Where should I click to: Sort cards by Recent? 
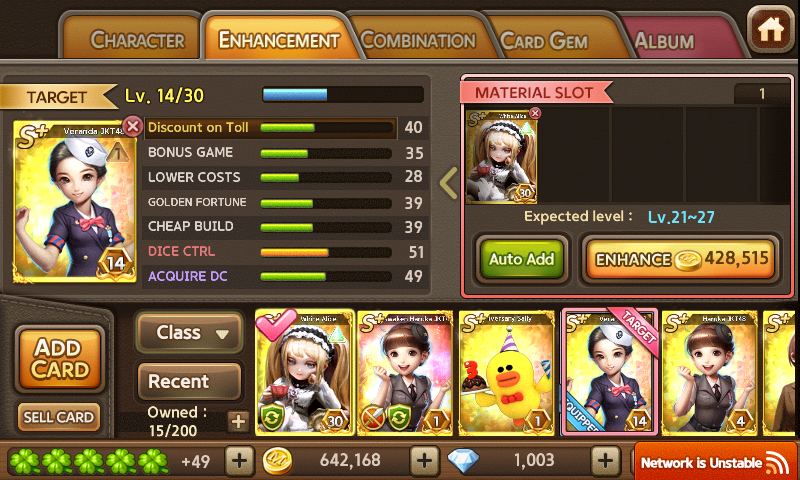click(190, 381)
